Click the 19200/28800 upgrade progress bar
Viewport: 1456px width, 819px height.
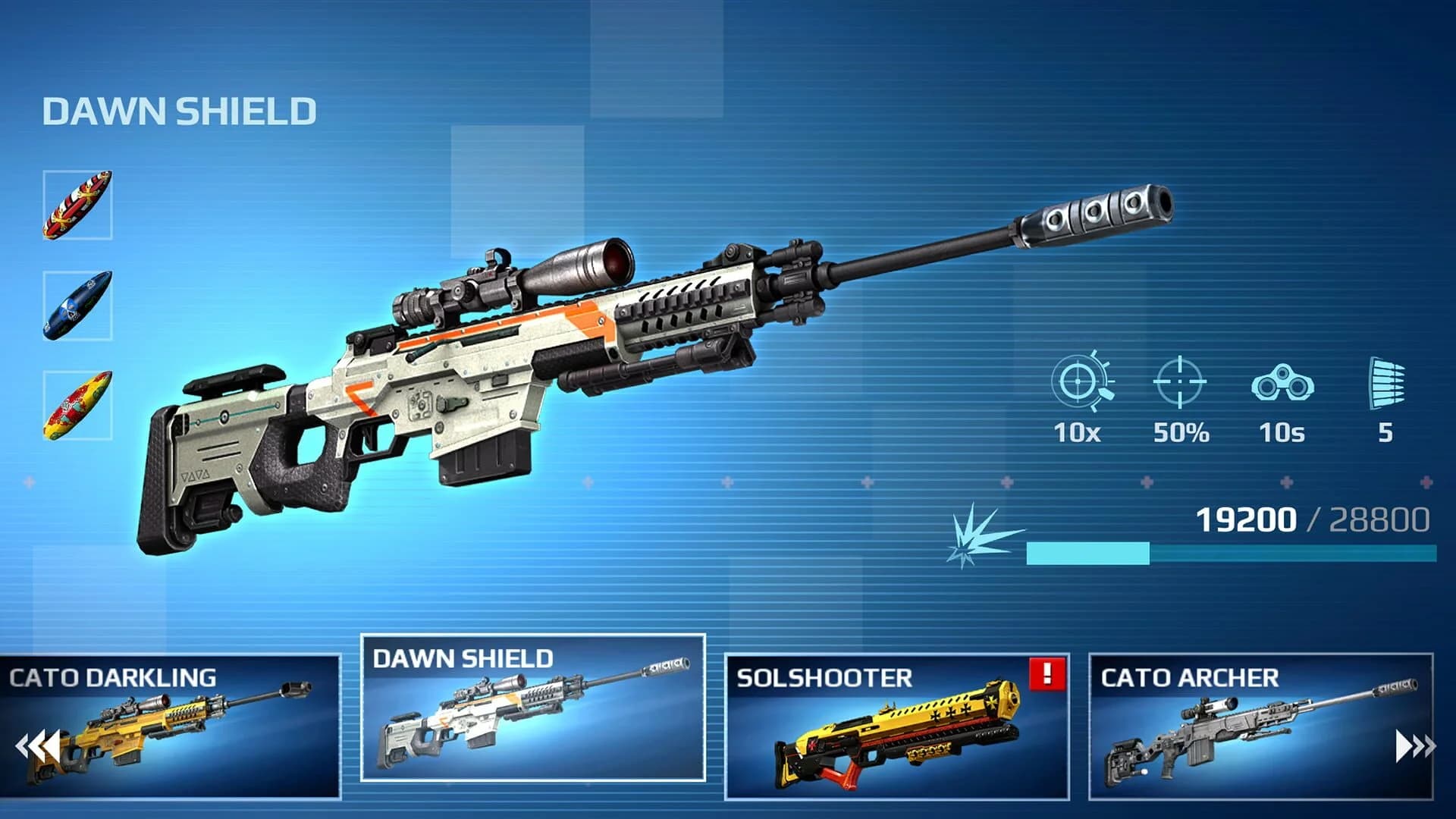tap(1228, 554)
